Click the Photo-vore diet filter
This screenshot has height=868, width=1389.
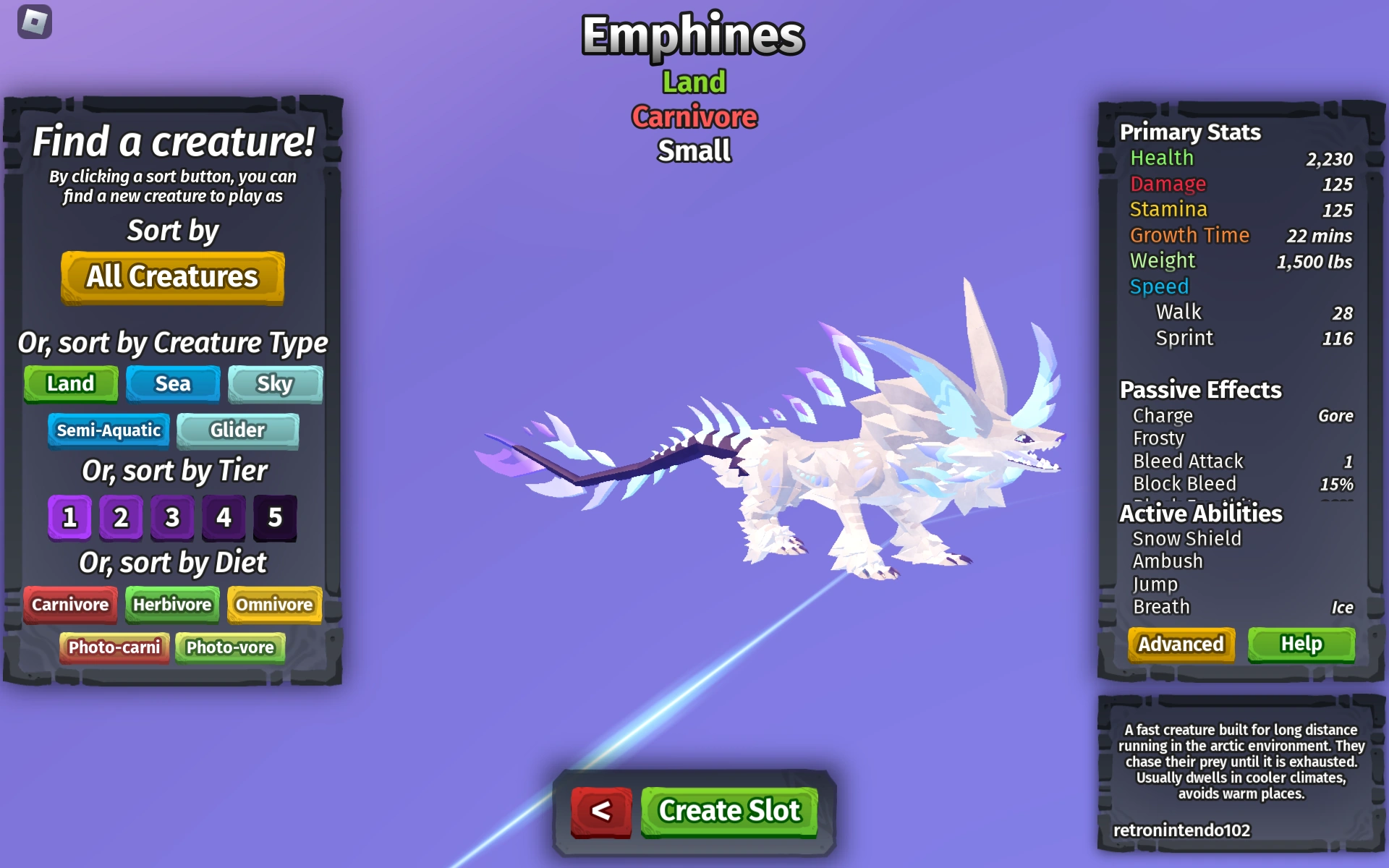[x=230, y=647]
